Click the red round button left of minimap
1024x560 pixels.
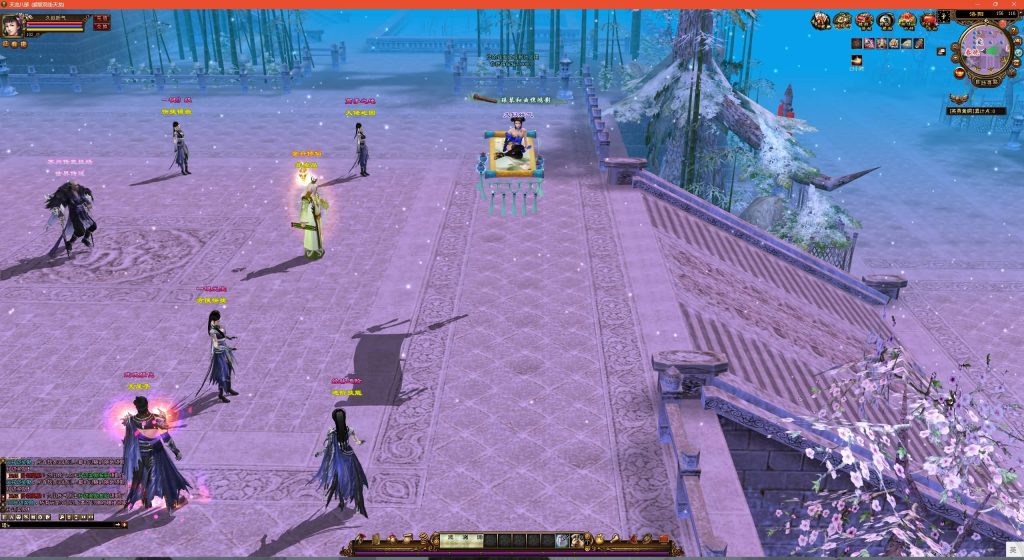[x=958, y=71]
